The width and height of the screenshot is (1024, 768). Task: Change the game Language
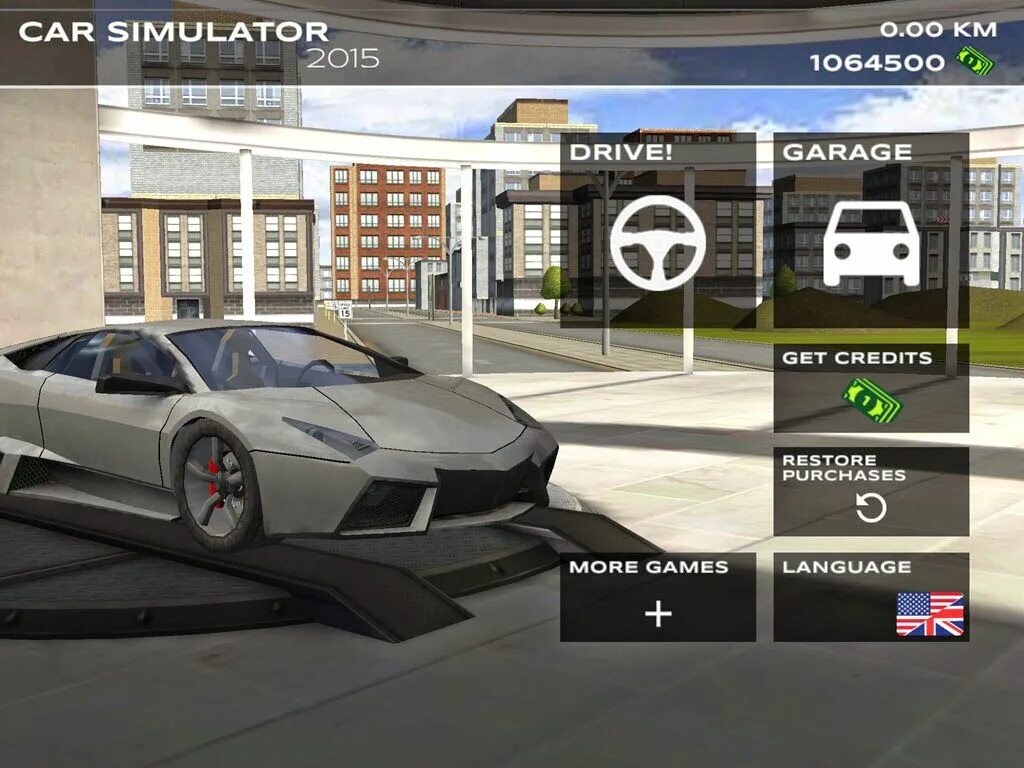pyautogui.click(x=870, y=597)
